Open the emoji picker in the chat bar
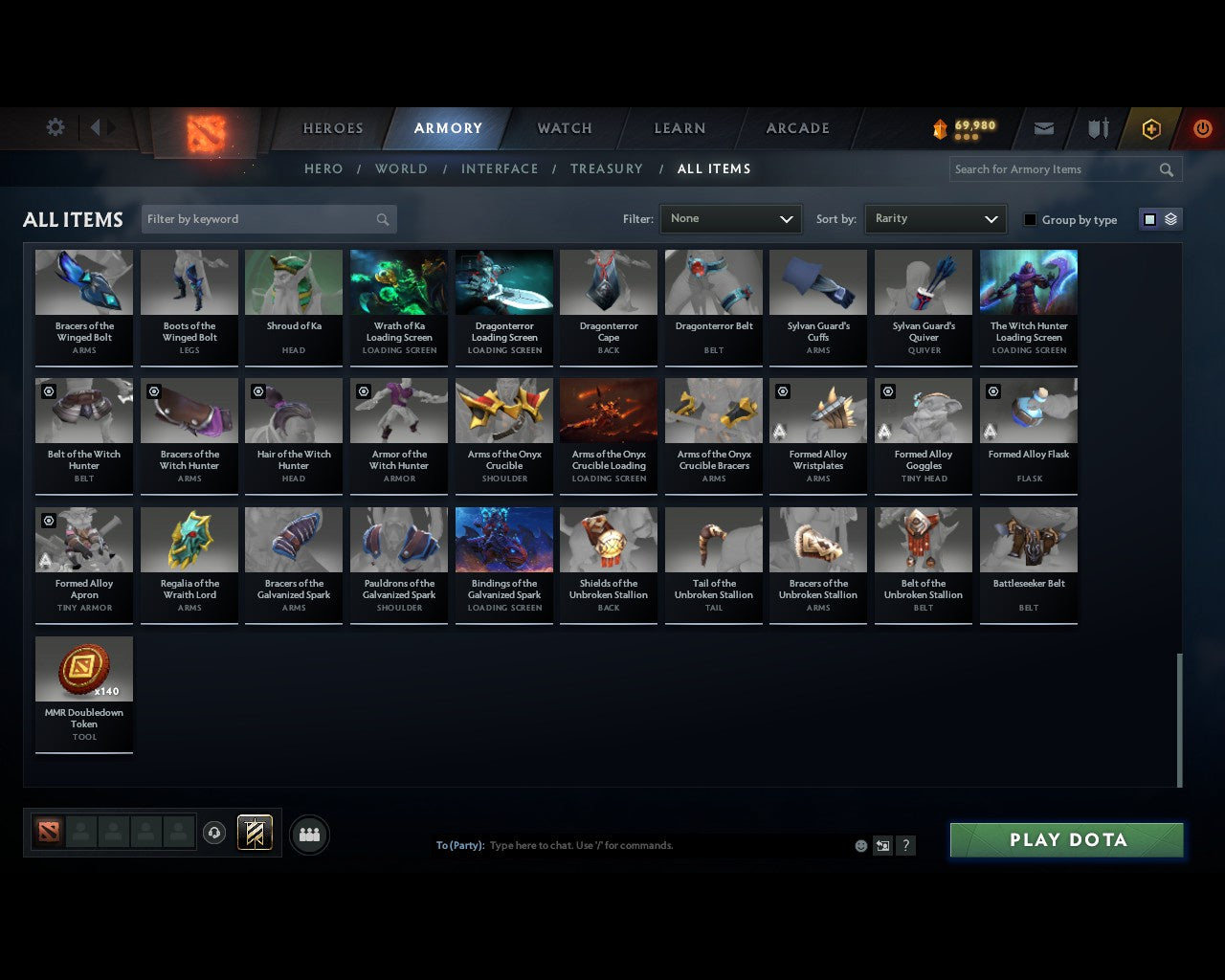 860,846
